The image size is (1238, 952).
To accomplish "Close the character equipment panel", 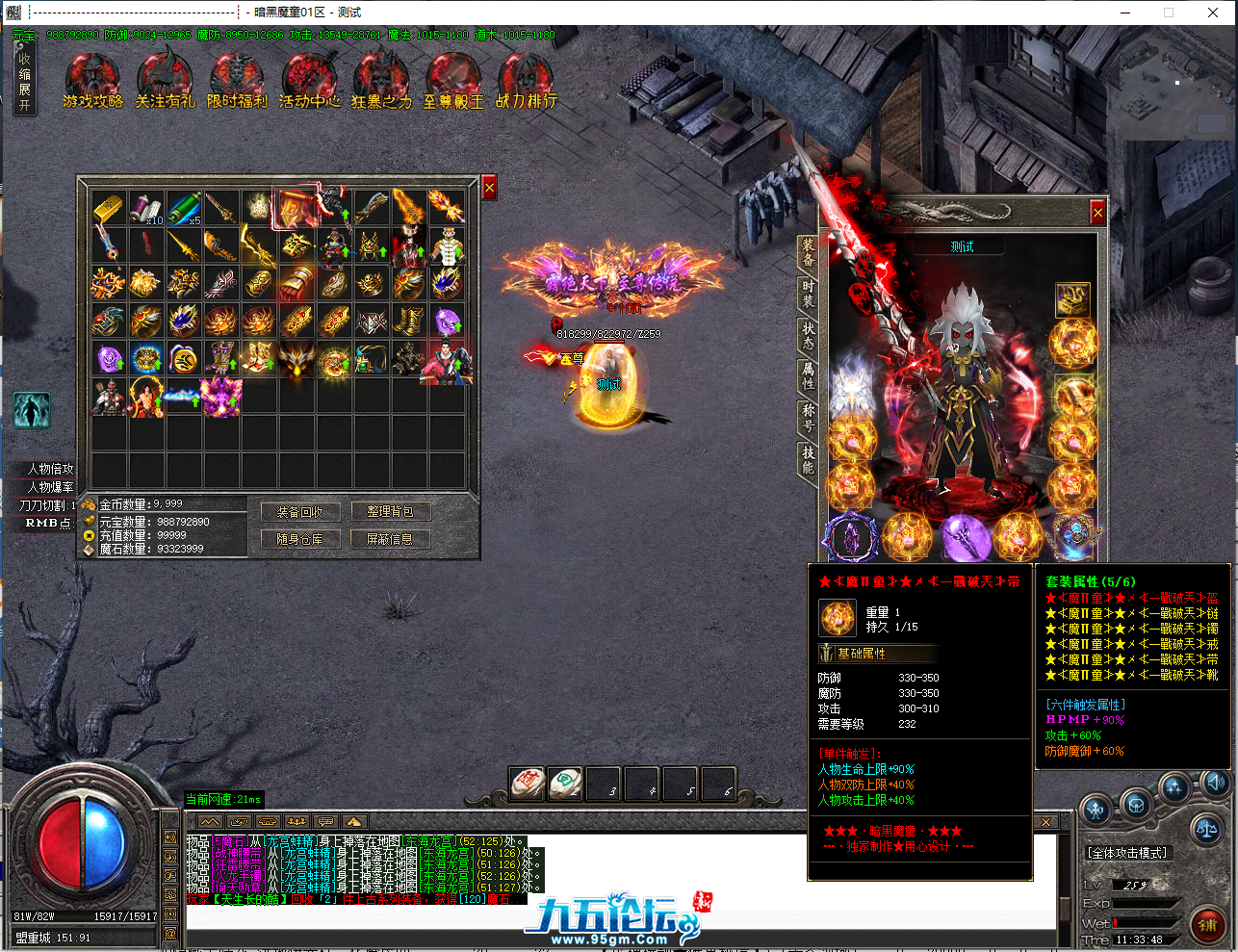I will tap(1097, 212).
